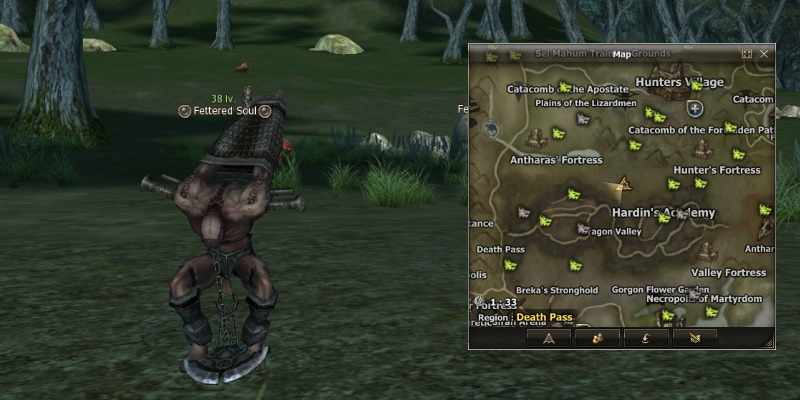800x400 pixels.
Task: Click the curved return arrow button
Action: (x=645, y=338)
